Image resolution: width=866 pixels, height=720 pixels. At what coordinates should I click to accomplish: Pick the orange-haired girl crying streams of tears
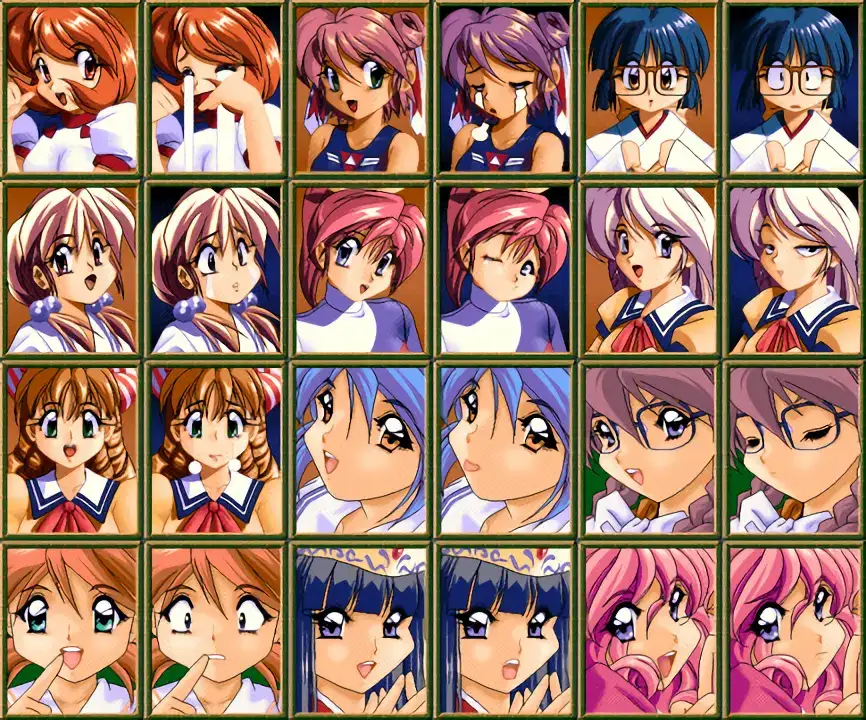pos(216,88)
